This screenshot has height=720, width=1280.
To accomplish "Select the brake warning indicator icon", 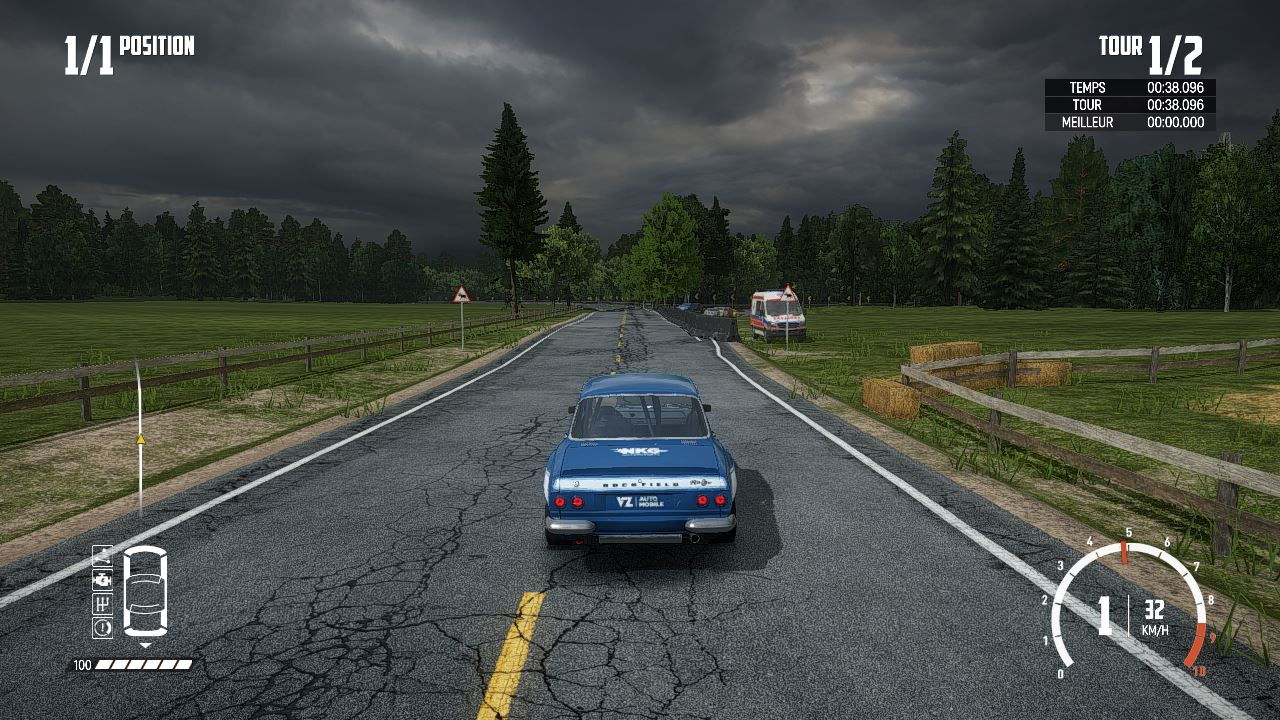I will 102,626.
